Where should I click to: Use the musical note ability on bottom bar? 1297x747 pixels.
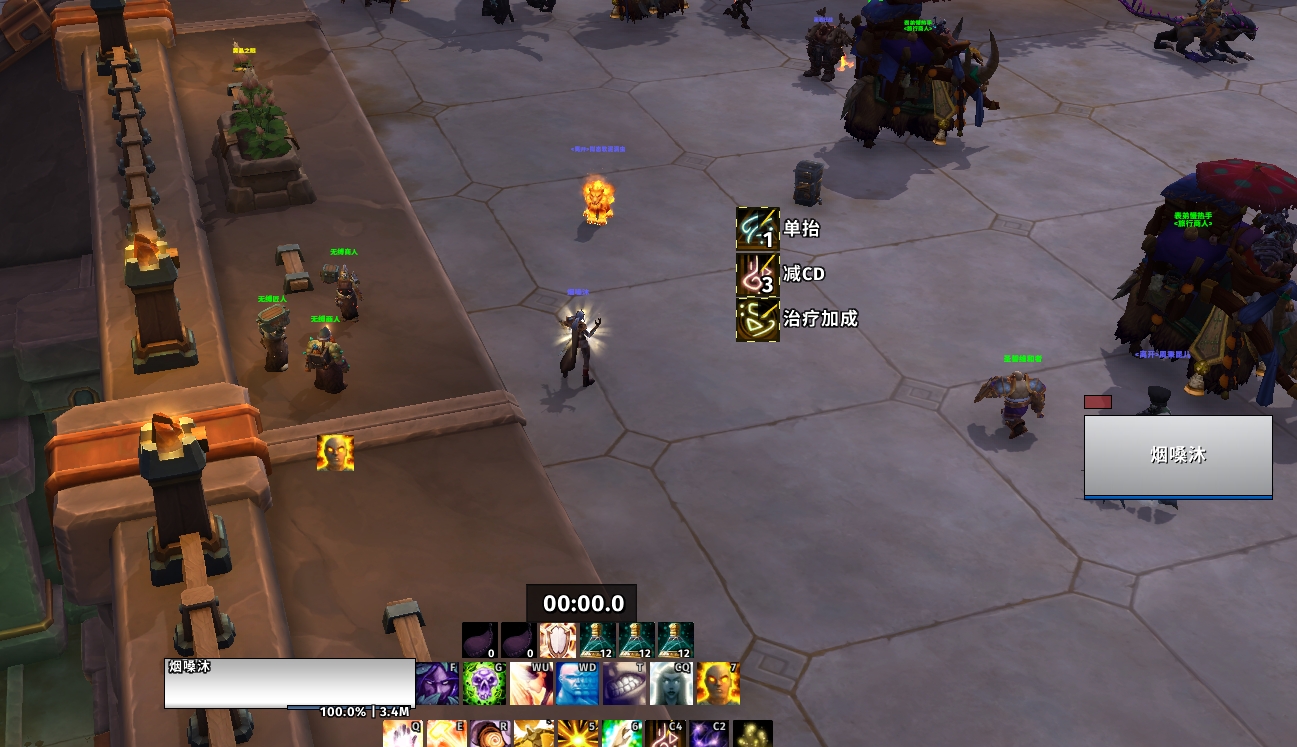tap(665, 734)
